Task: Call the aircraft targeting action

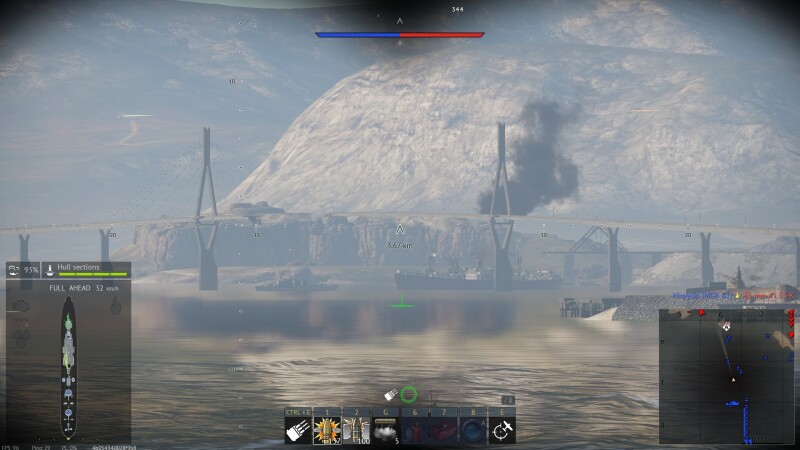Action: pyautogui.click(x=502, y=430)
